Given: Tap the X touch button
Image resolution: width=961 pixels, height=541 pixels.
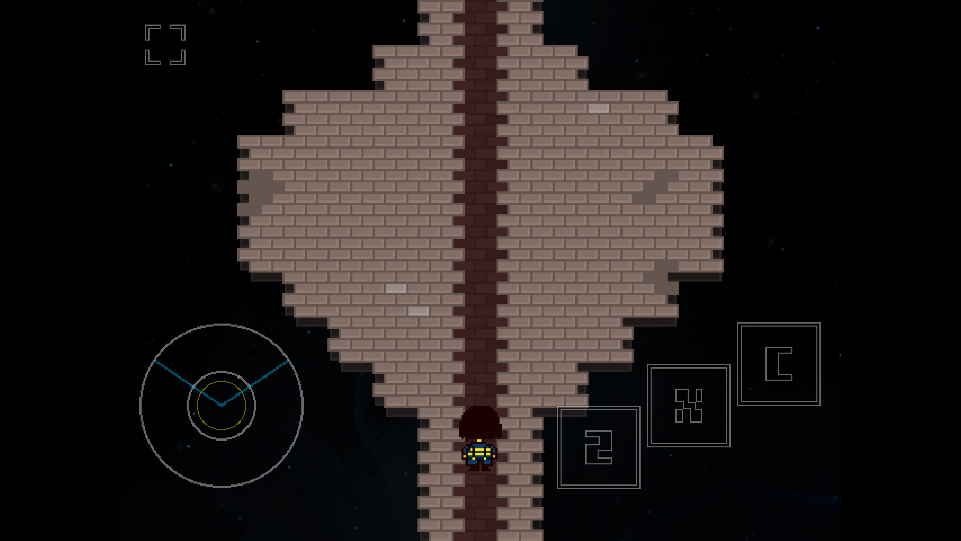Looking at the screenshot, I should (688, 405).
